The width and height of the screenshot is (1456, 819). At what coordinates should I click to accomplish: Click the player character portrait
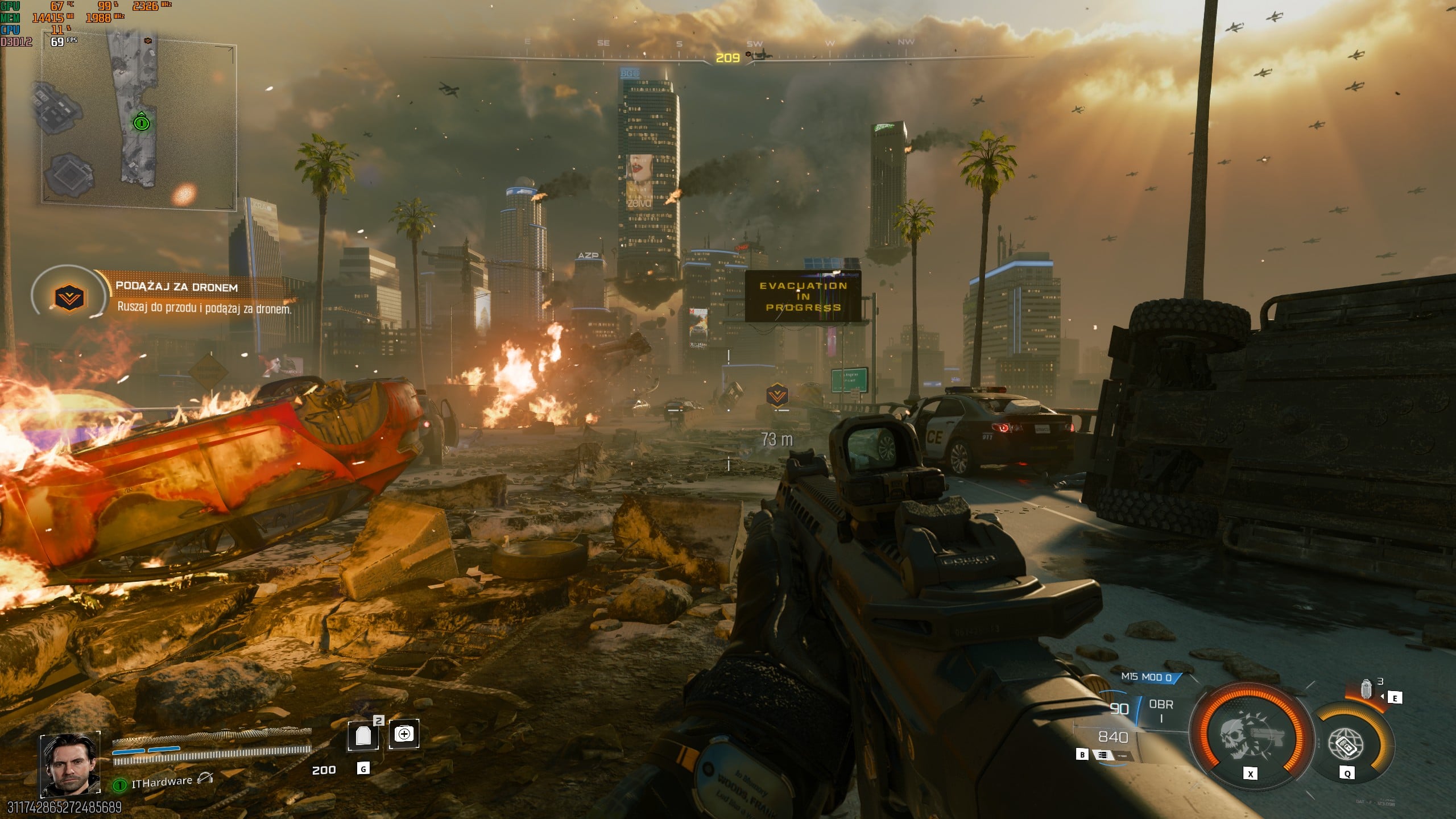tap(70, 763)
